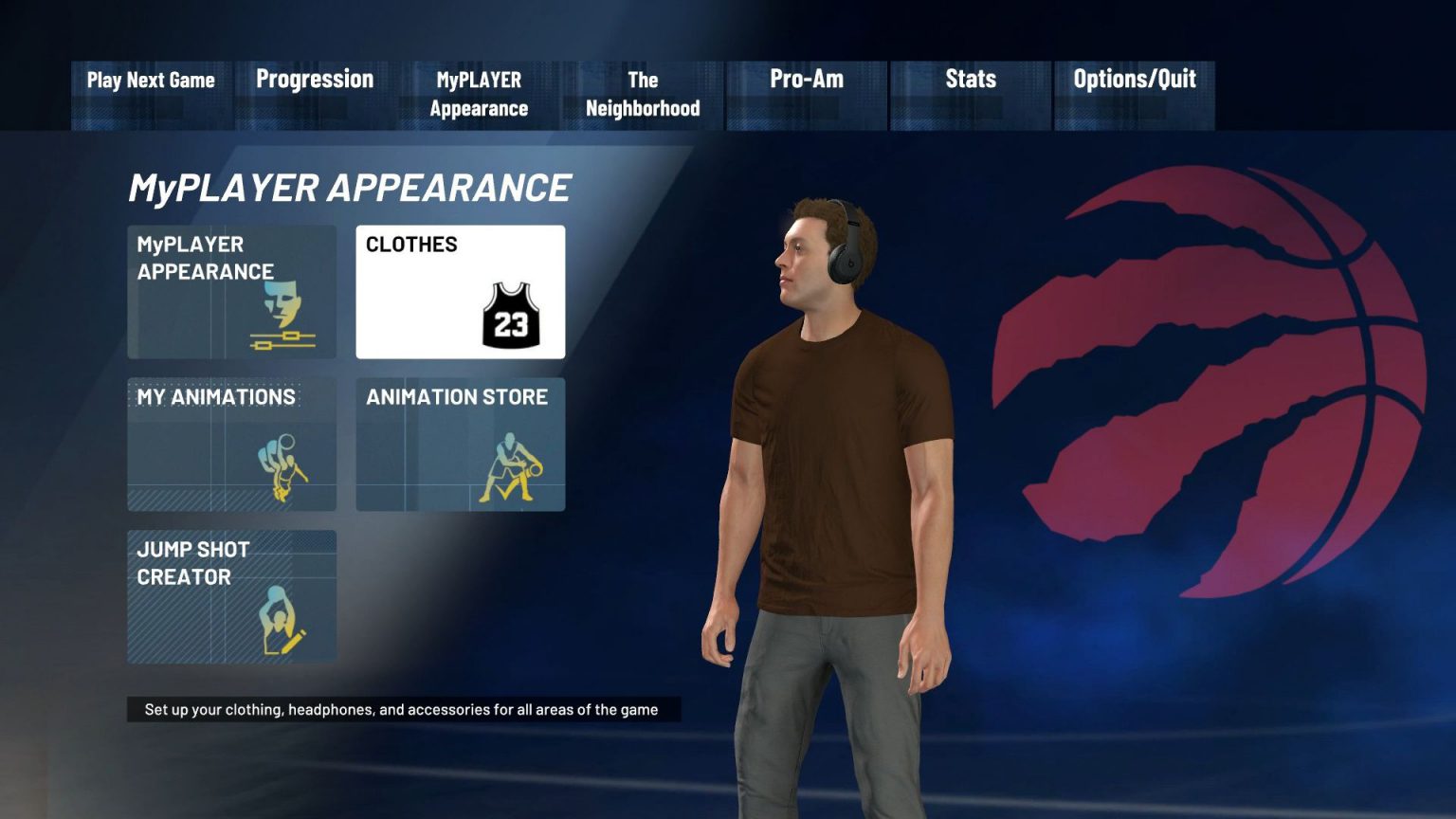Screen dimensions: 1456x819
Task: Switch to the Play Next Game tab
Action: tap(151, 81)
